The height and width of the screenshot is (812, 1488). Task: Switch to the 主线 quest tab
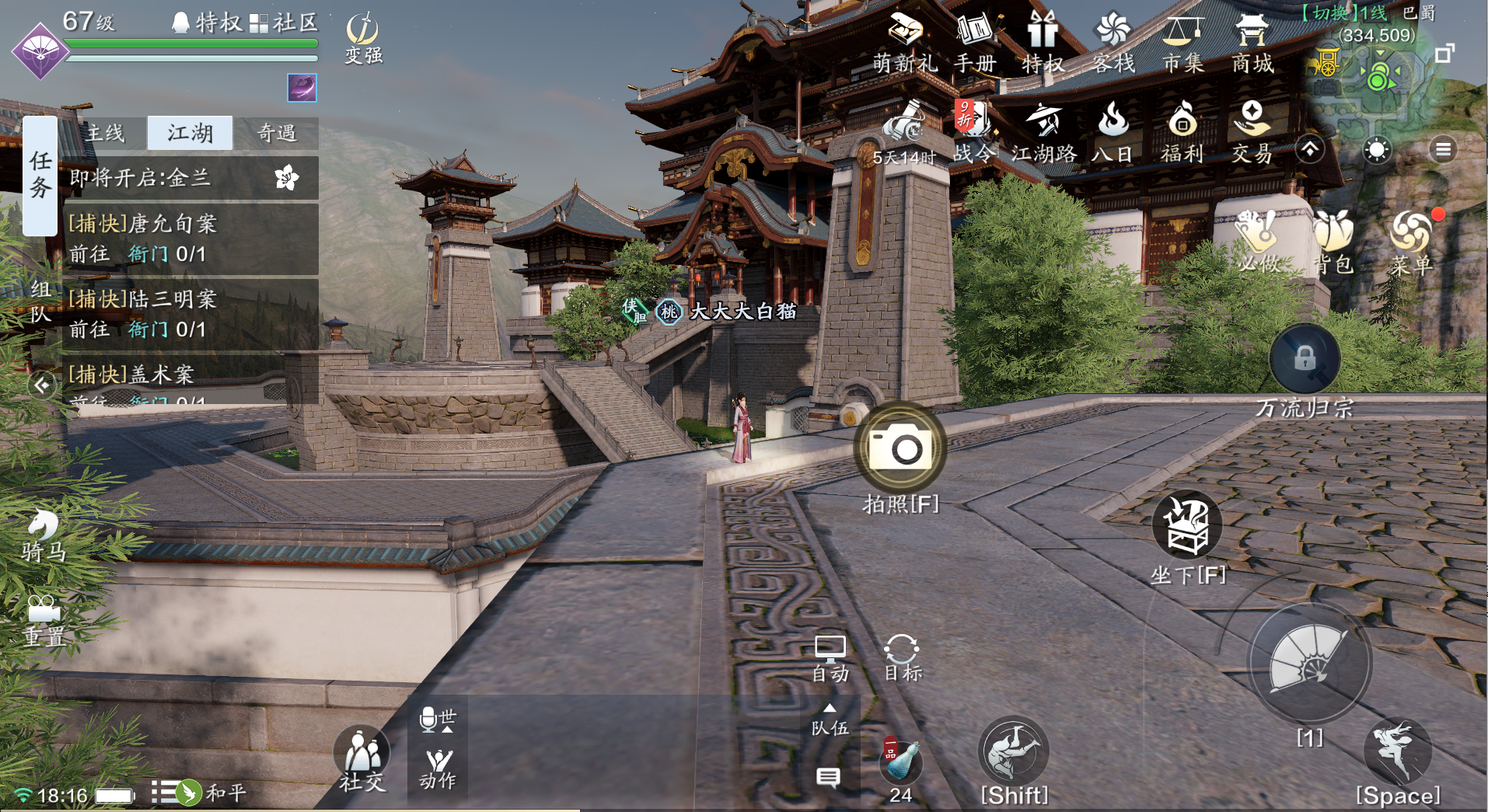pyautogui.click(x=105, y=134)
